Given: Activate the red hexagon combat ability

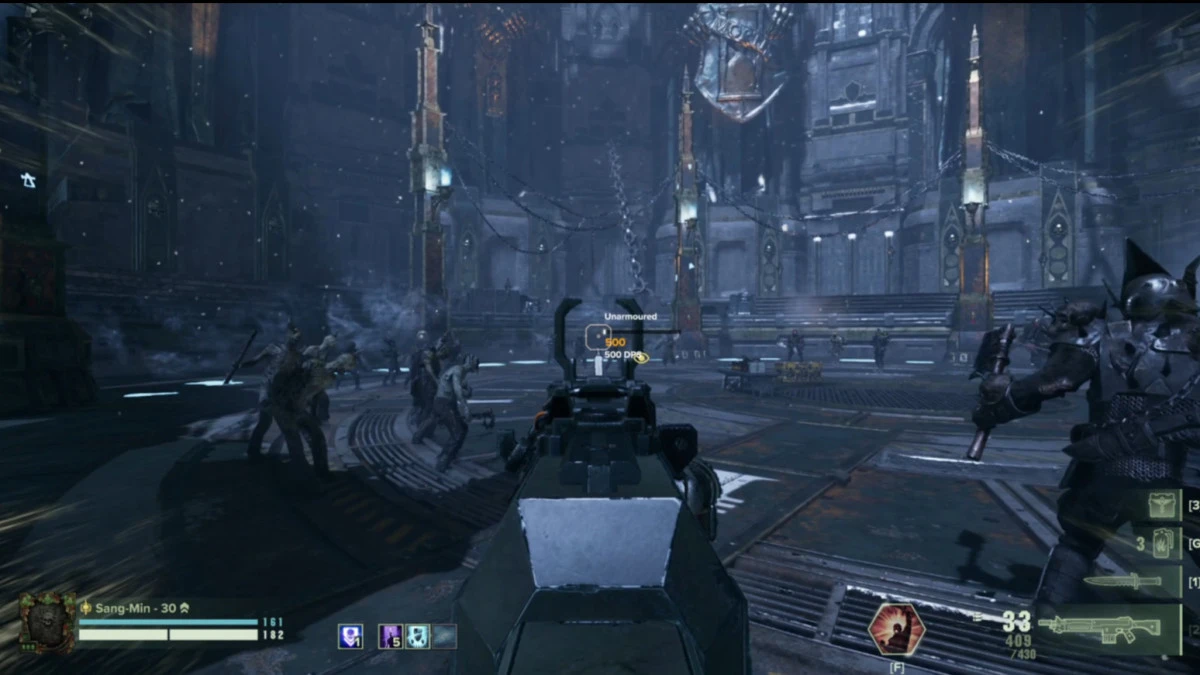Looking at the screenshot, I should [896, 628].
